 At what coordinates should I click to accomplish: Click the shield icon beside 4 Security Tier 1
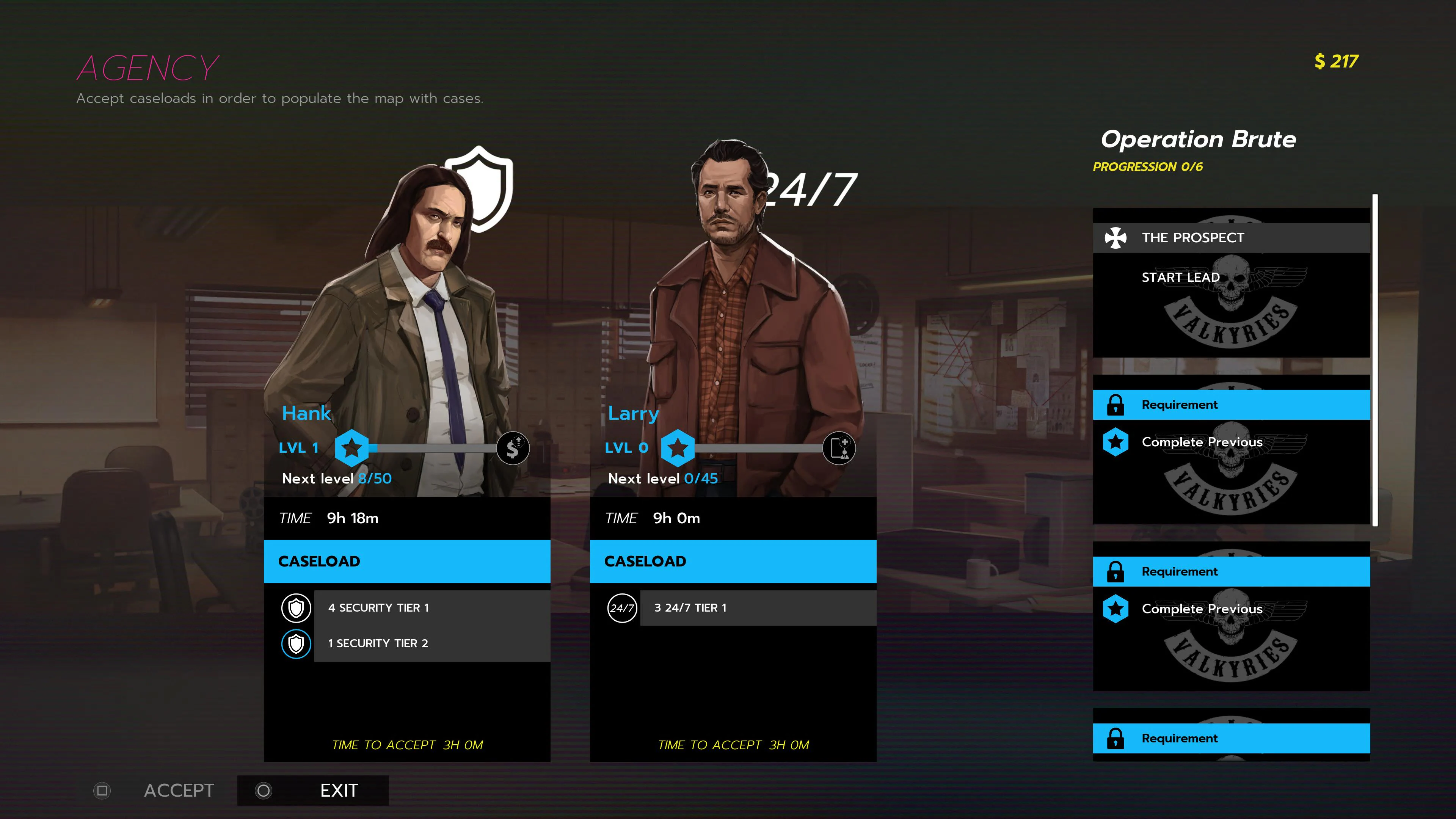[296, 607]
